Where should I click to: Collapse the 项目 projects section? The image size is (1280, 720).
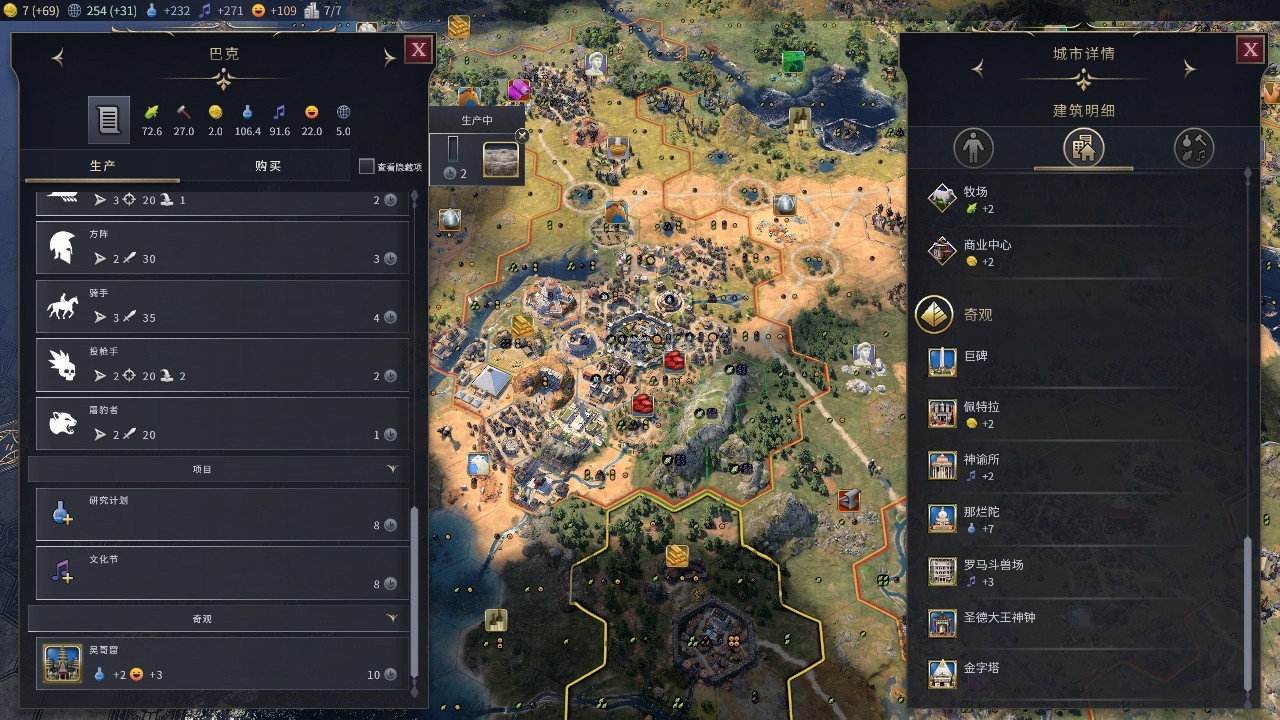coord(392,469)
